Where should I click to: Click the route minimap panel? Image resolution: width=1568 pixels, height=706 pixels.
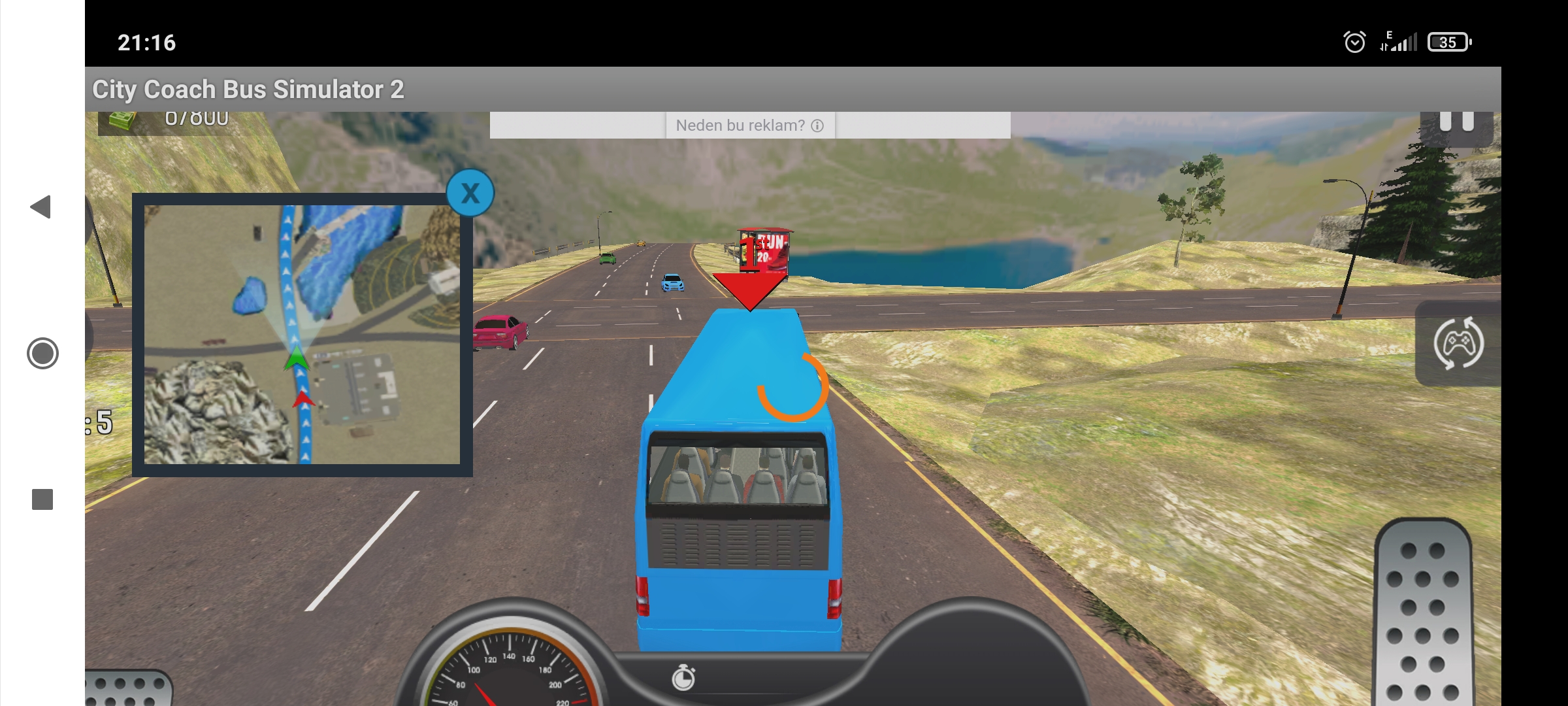[x=302, y=334]
